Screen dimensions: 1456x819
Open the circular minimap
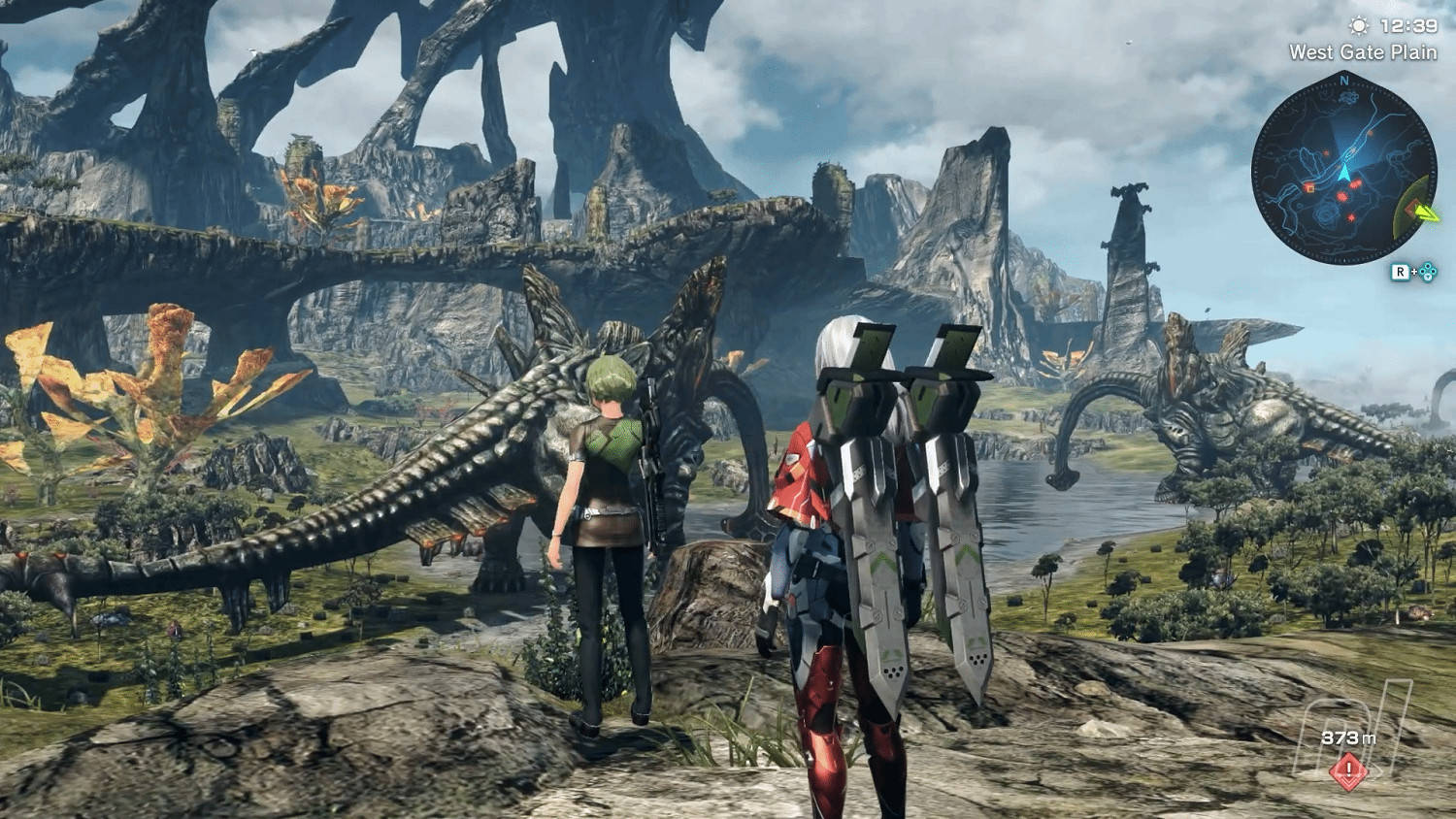[1343, 172]
